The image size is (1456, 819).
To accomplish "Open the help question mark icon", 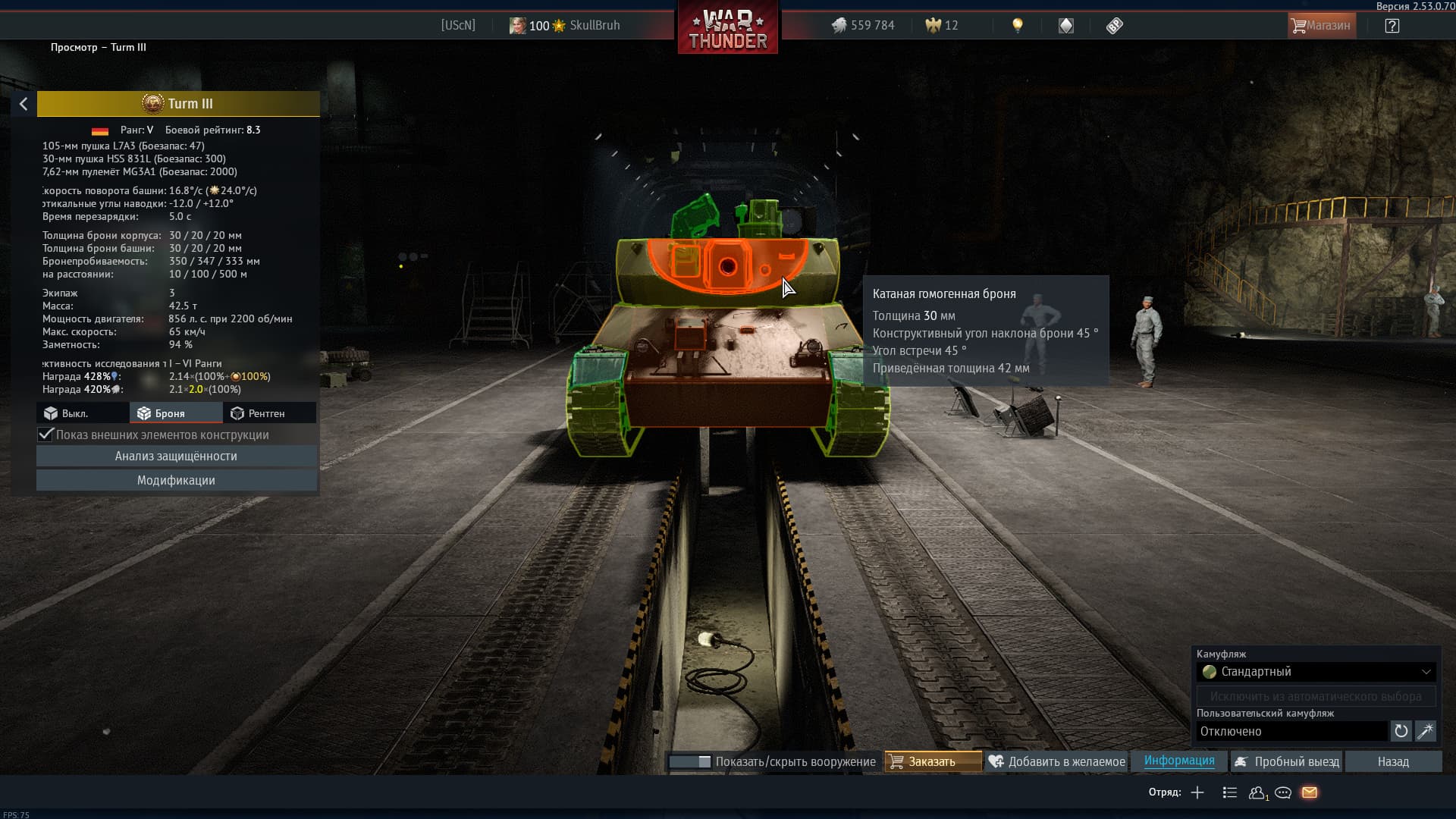I will 1392,26.
